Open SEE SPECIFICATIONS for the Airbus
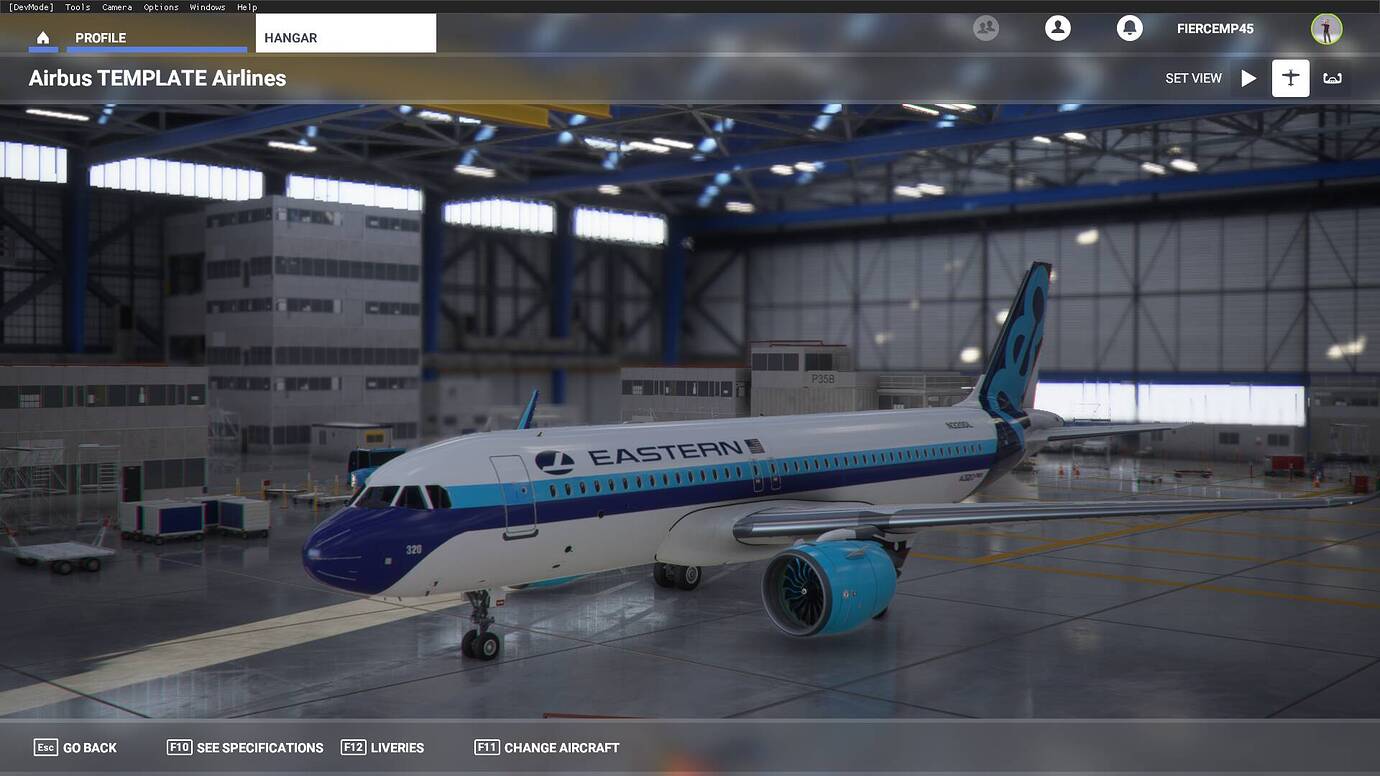The width and height of the screenshot is (1380, 776). point(259,747)
